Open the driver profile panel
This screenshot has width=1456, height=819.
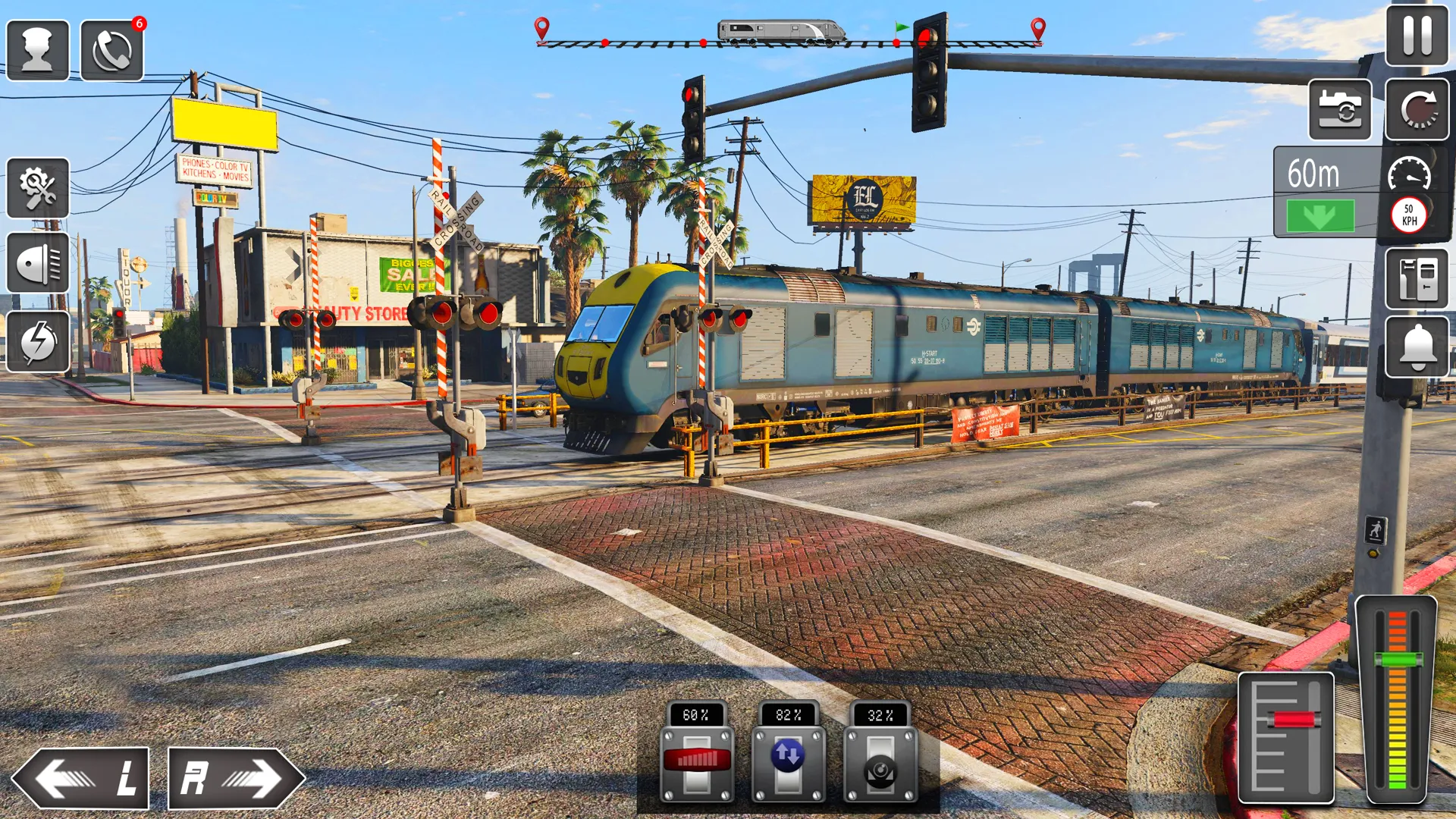37,48
